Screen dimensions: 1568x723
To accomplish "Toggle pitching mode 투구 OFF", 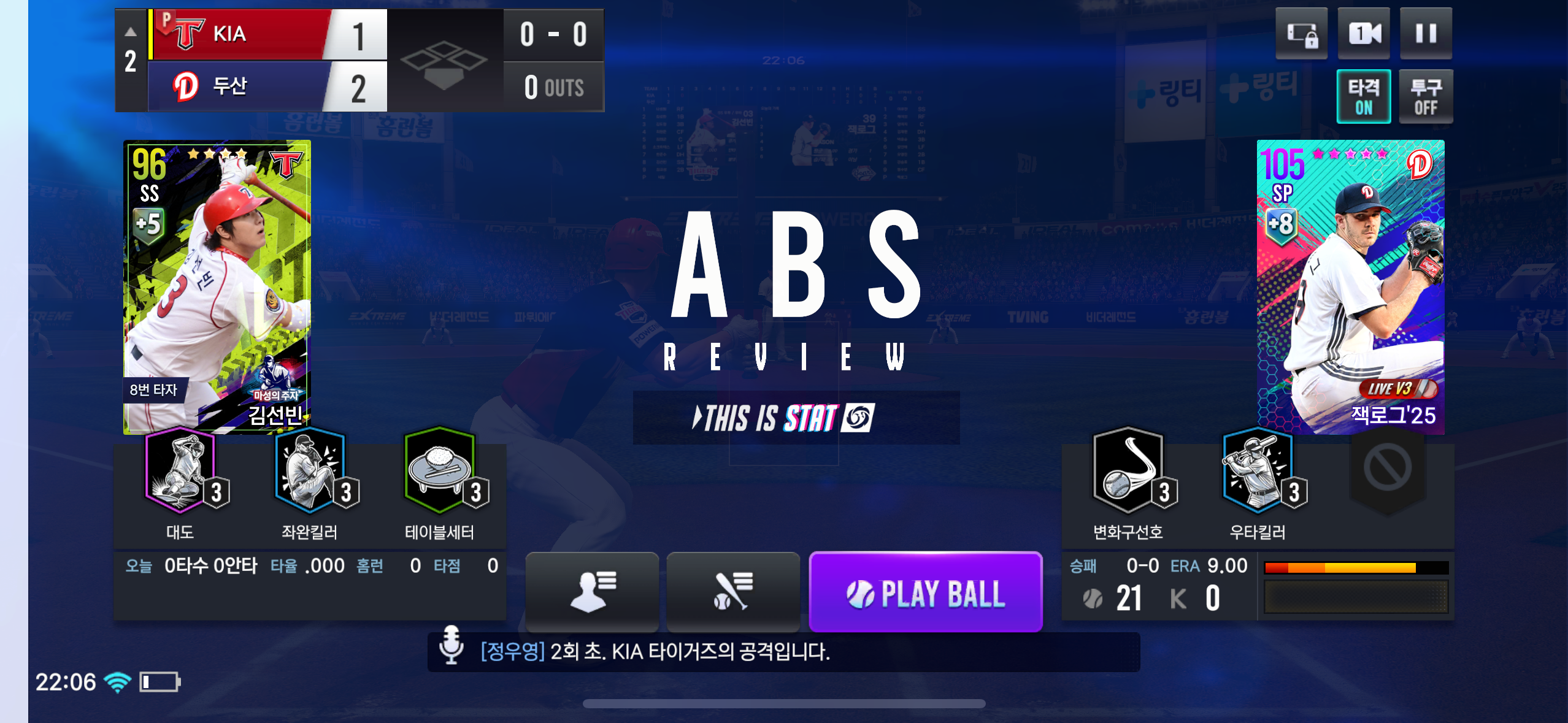I will coord(1426,97).
